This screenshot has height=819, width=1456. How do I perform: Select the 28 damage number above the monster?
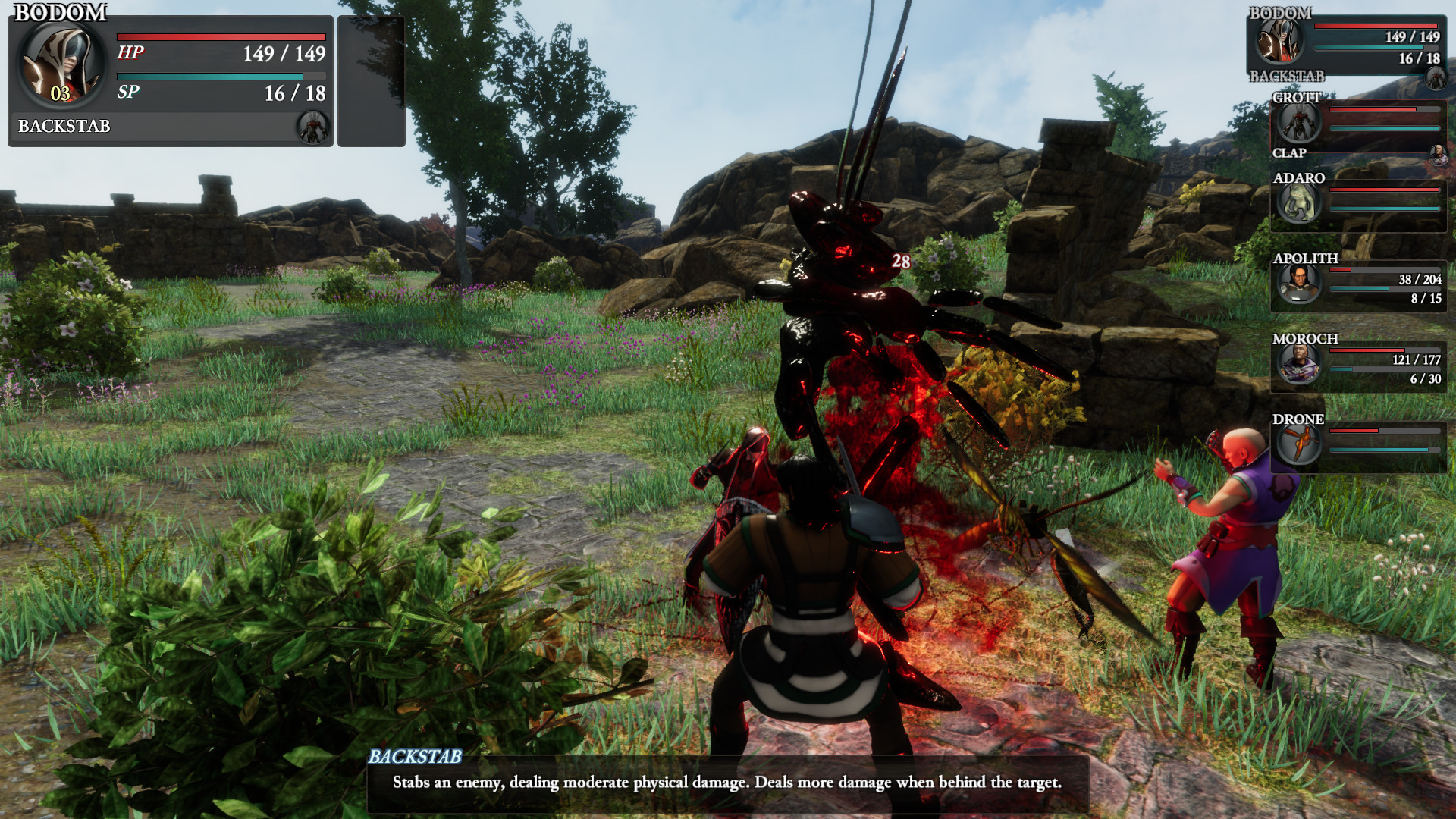click(x=899, y=262)
